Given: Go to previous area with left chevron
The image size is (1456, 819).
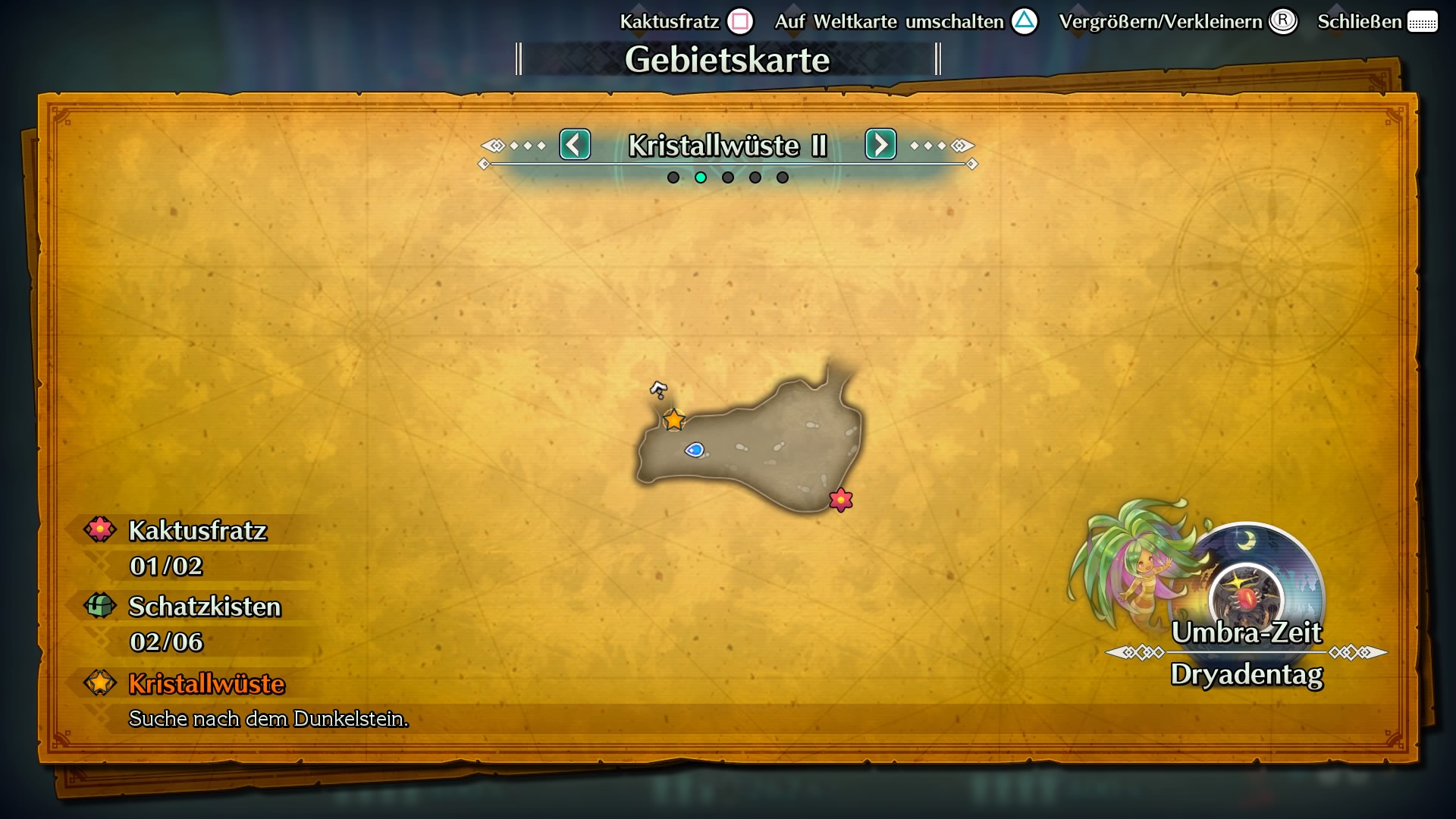Looking at the screenshot, I should point(575,145).
